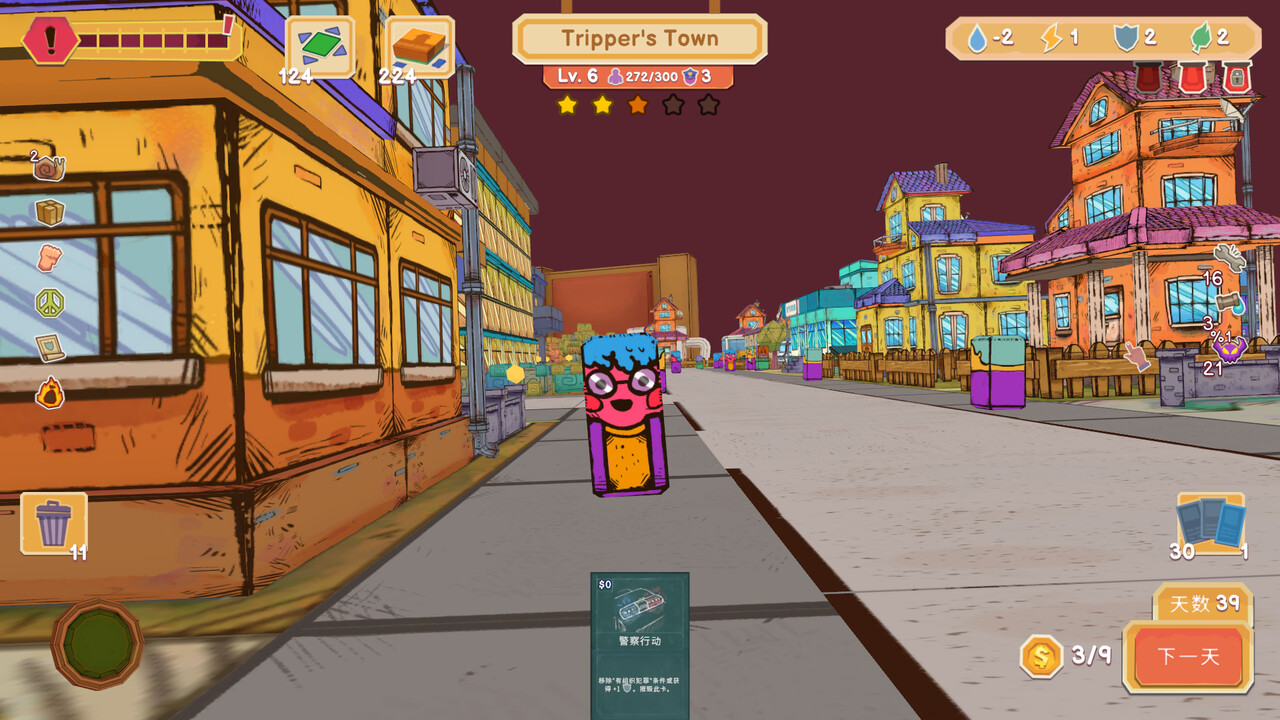The image size is (1280, 720).
Task: Select the 警察行动 card in hand
Action: point(639,643)
